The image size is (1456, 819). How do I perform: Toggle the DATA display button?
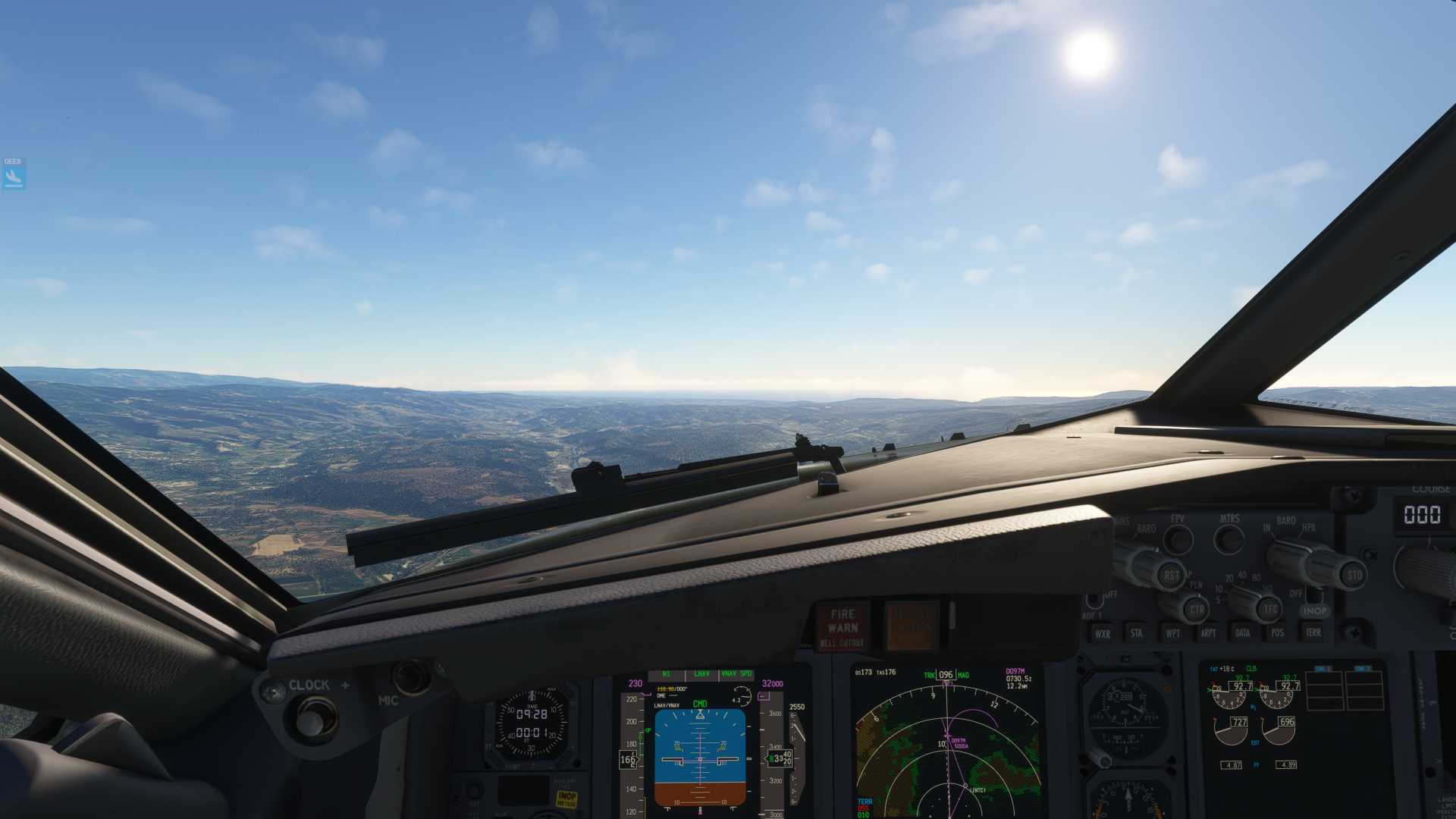[x=1243, y=632]
